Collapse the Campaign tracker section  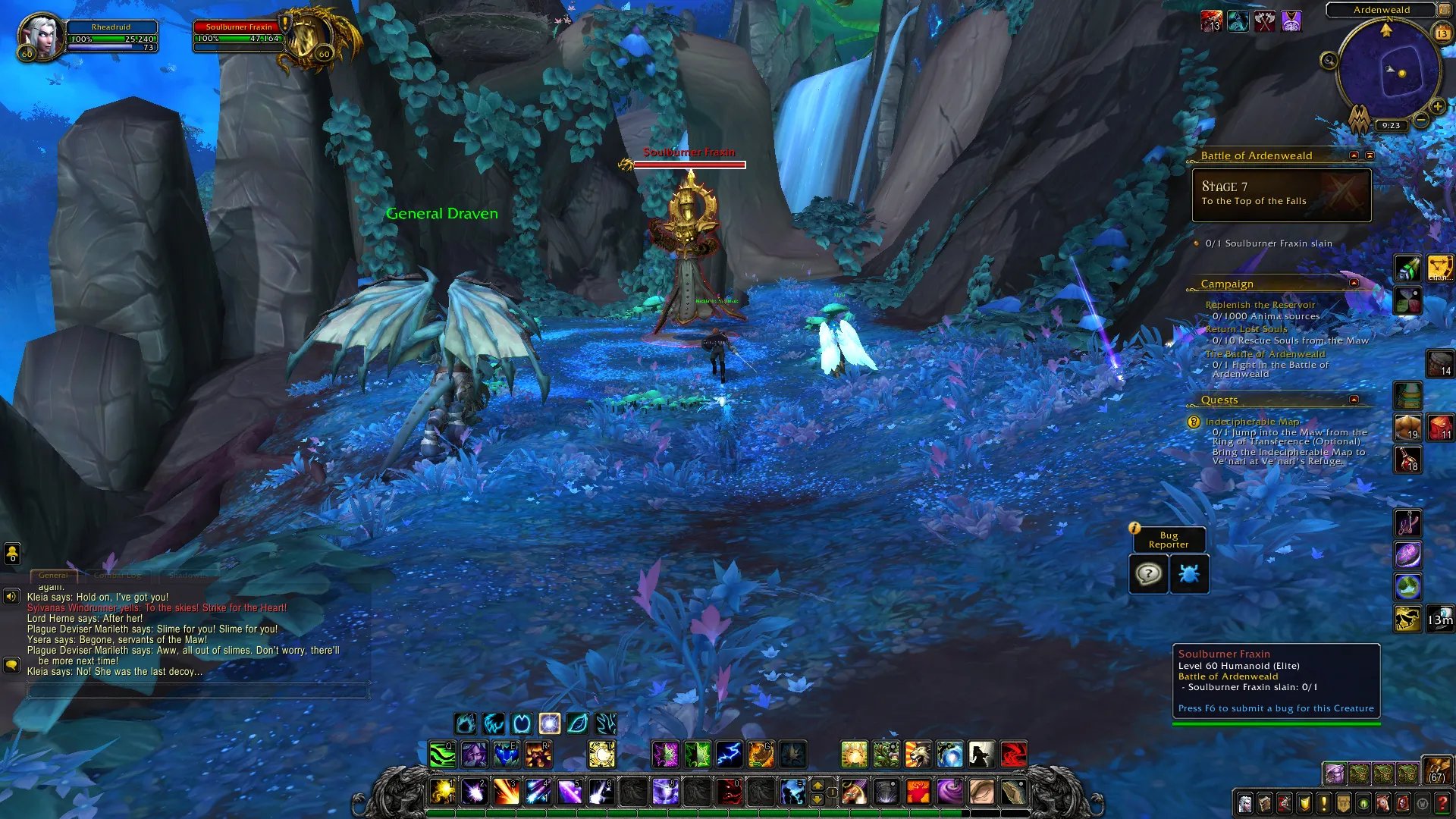point(1354,283)
